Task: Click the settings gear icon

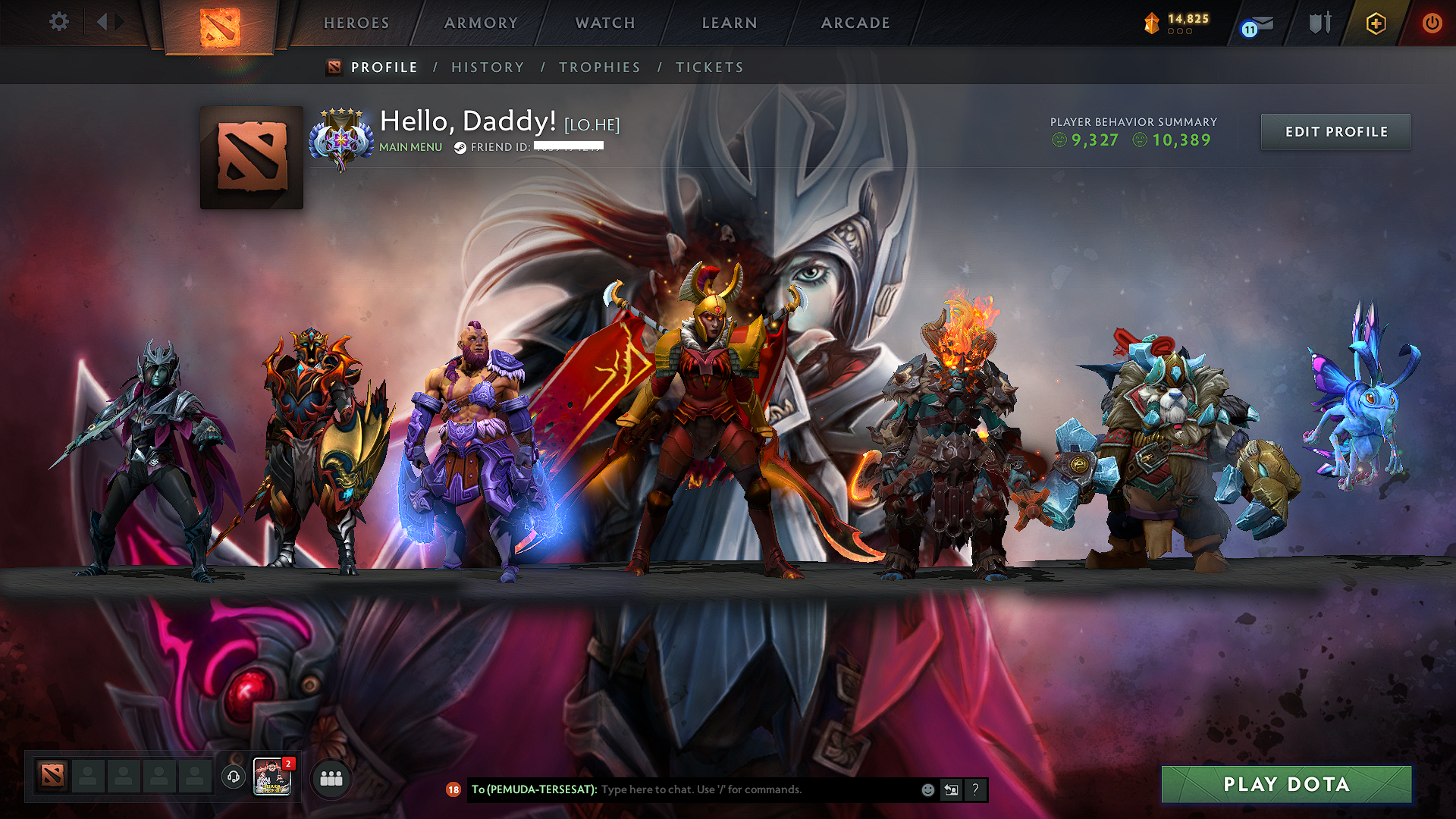Action: pos(58,22)
